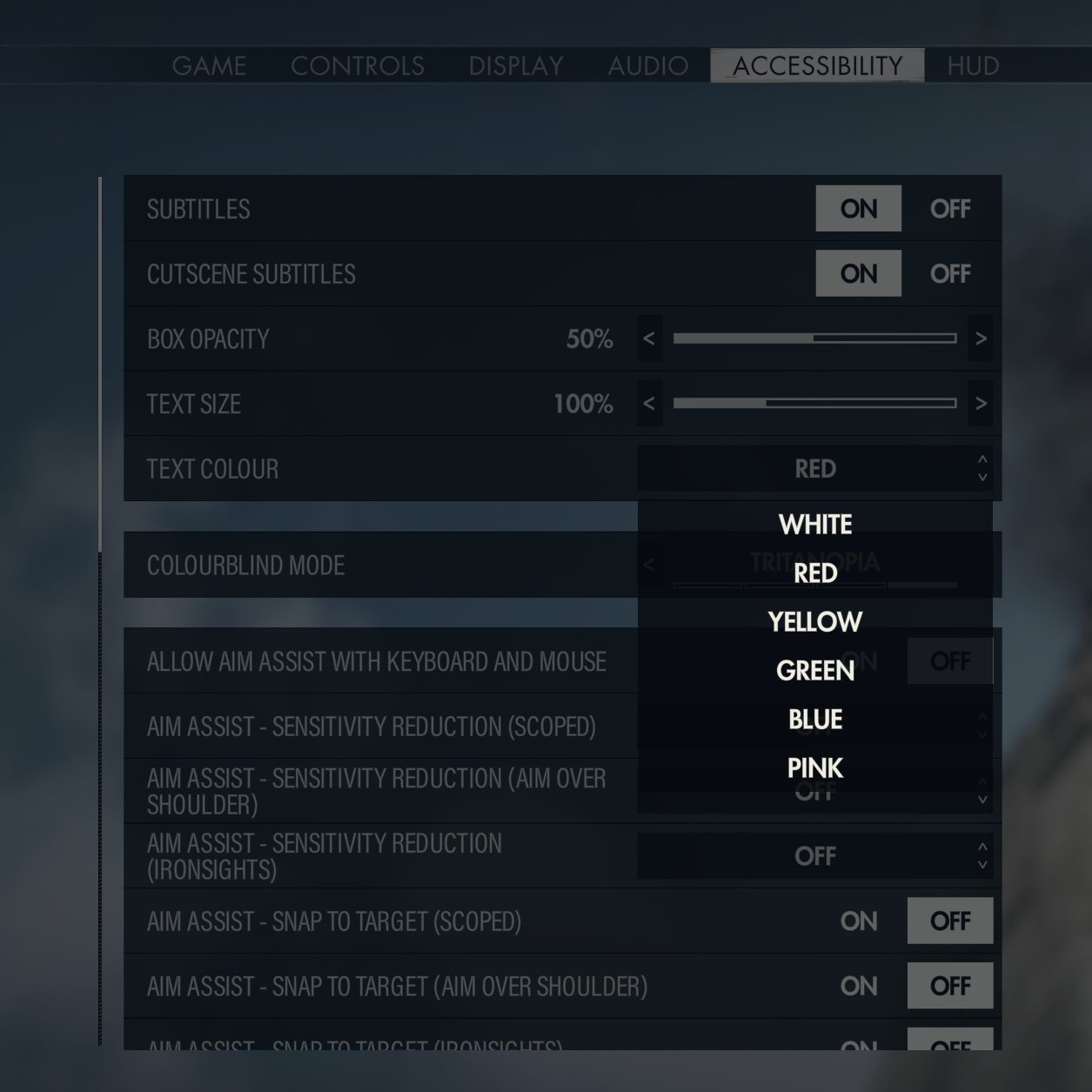
Task: Turn on Snap To Target (Scoped)
Action: pos(859,921)
